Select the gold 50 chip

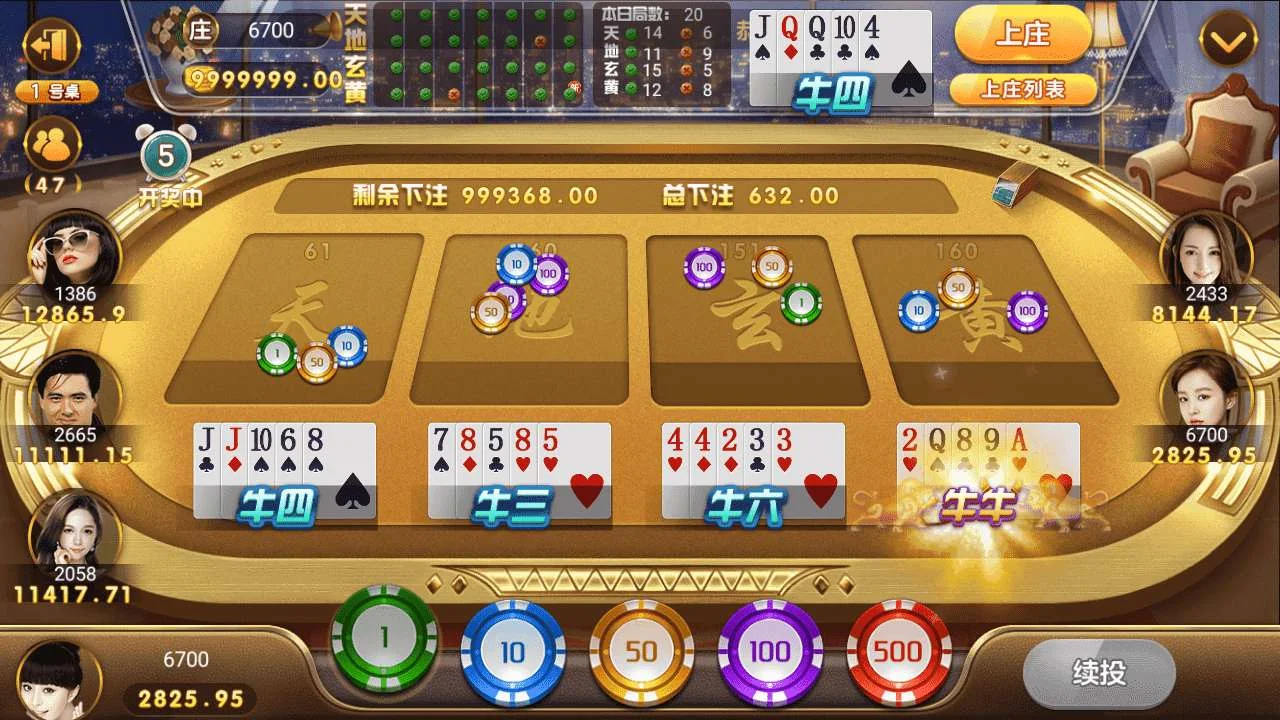tap(641, 649)
